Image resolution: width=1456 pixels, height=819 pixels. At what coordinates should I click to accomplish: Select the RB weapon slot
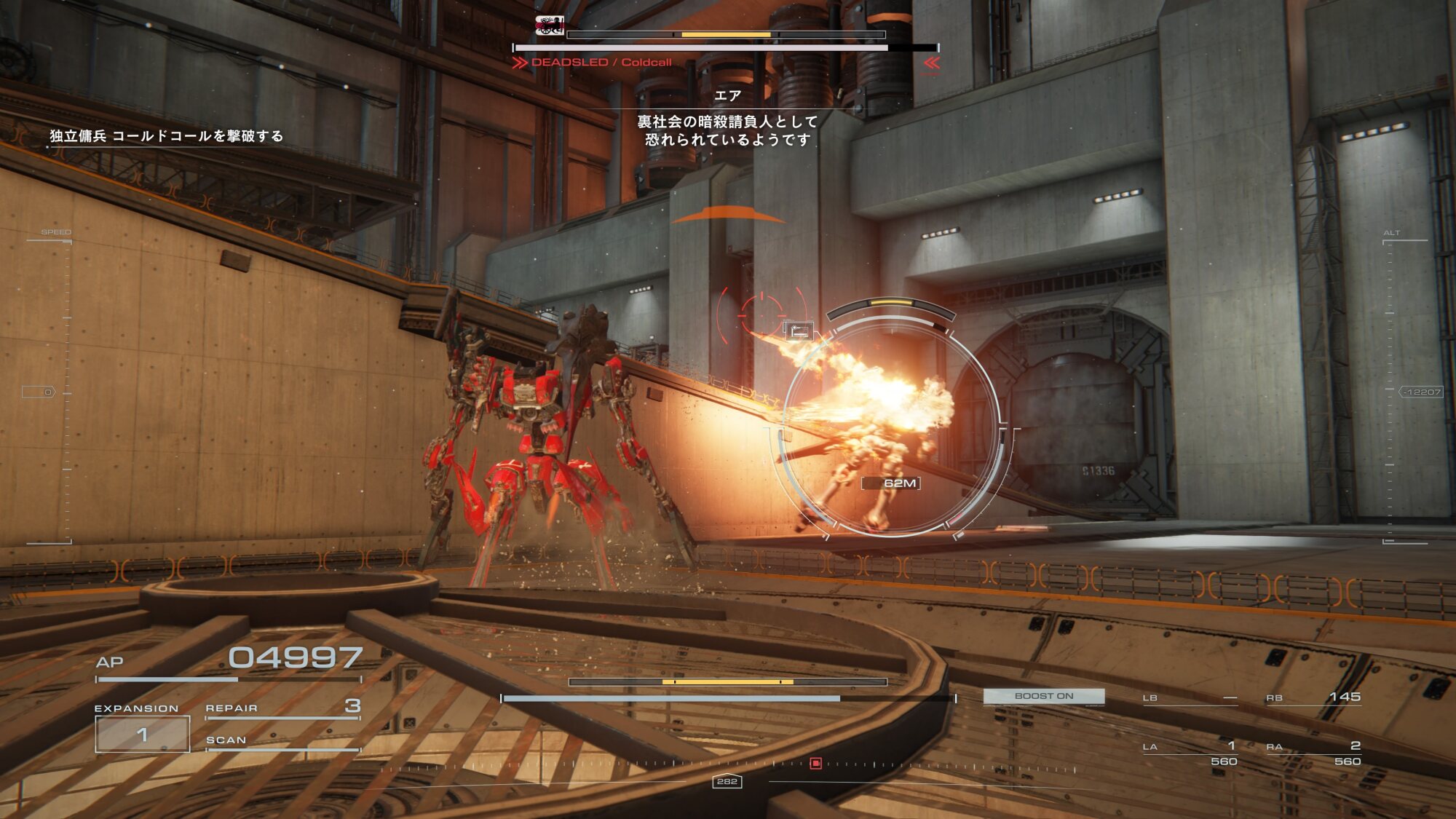click(1313, 697)
